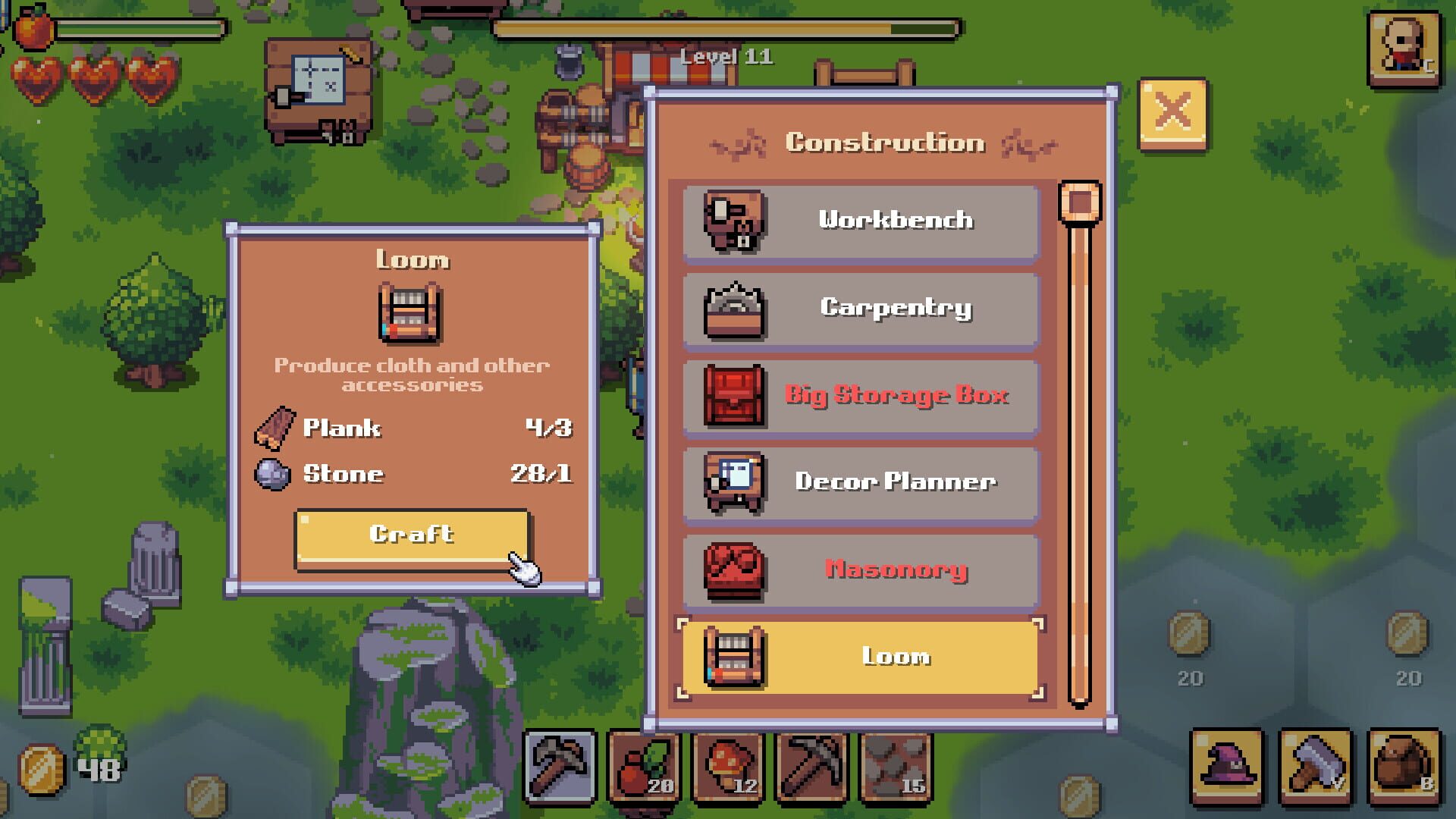This screenshot has height=819, width=1456.
Task: Open the character portrait in the top right
Action: click(1404, 49)
